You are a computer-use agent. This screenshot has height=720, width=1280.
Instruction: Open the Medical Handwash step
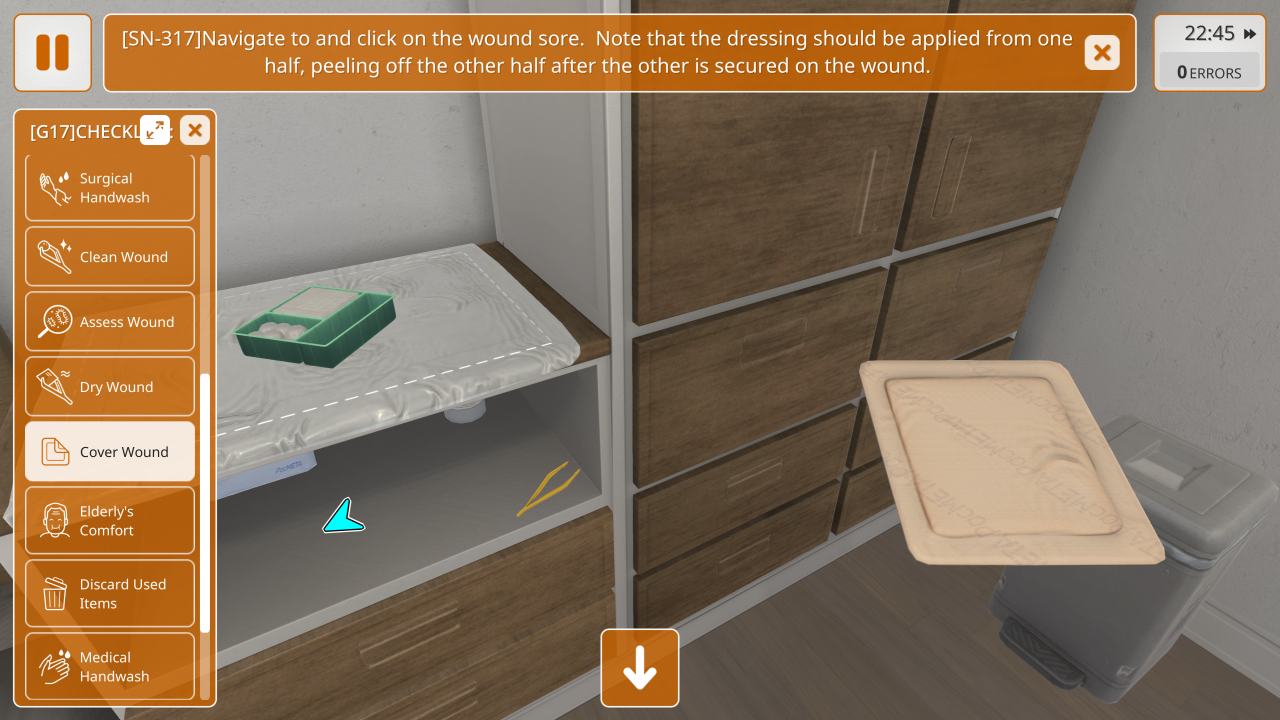tap(110, 666)
